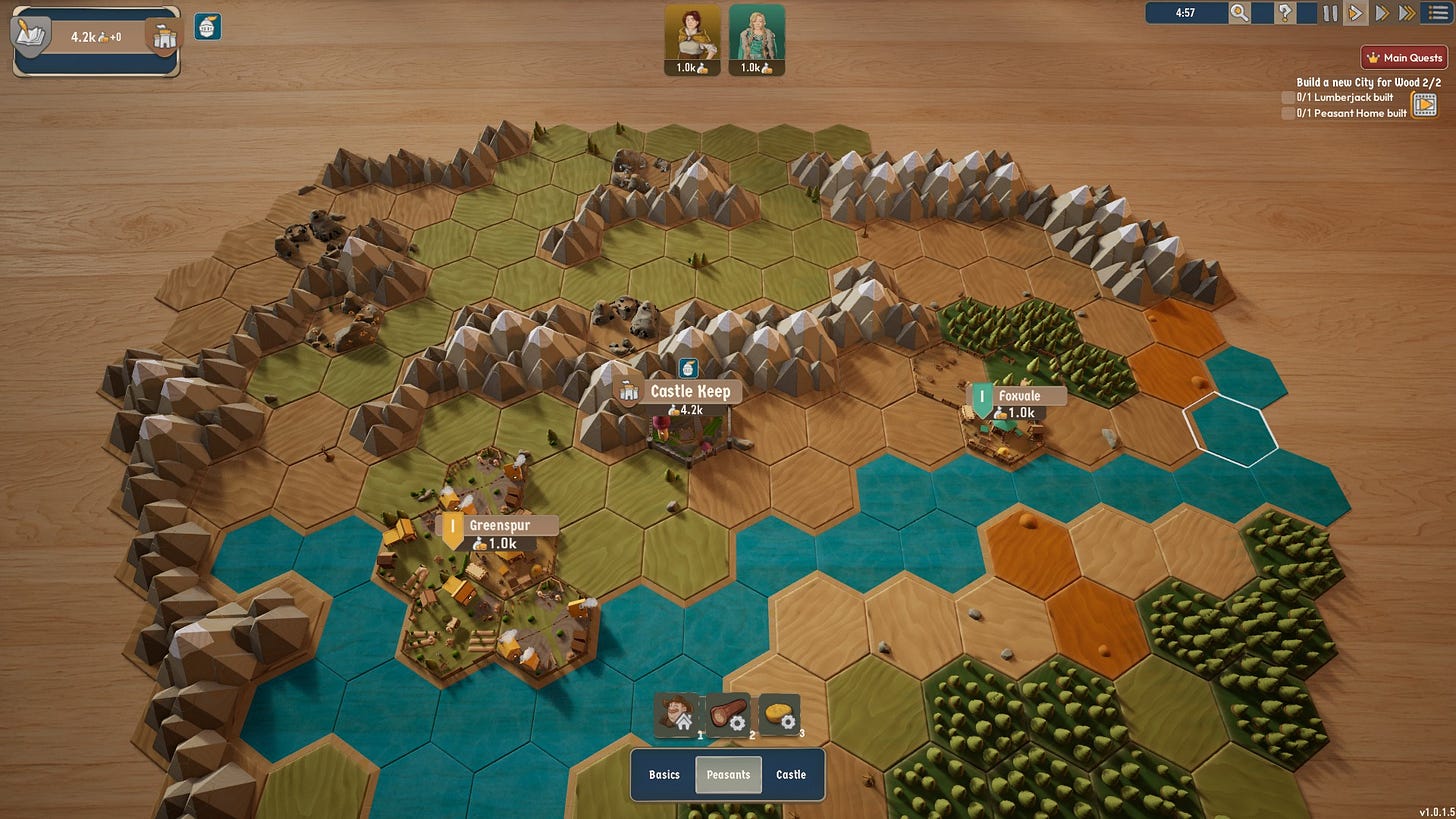The height and width of the screenshot is (819, 1456).
Task: Click the castle shield icon
Action: [163, 38]
